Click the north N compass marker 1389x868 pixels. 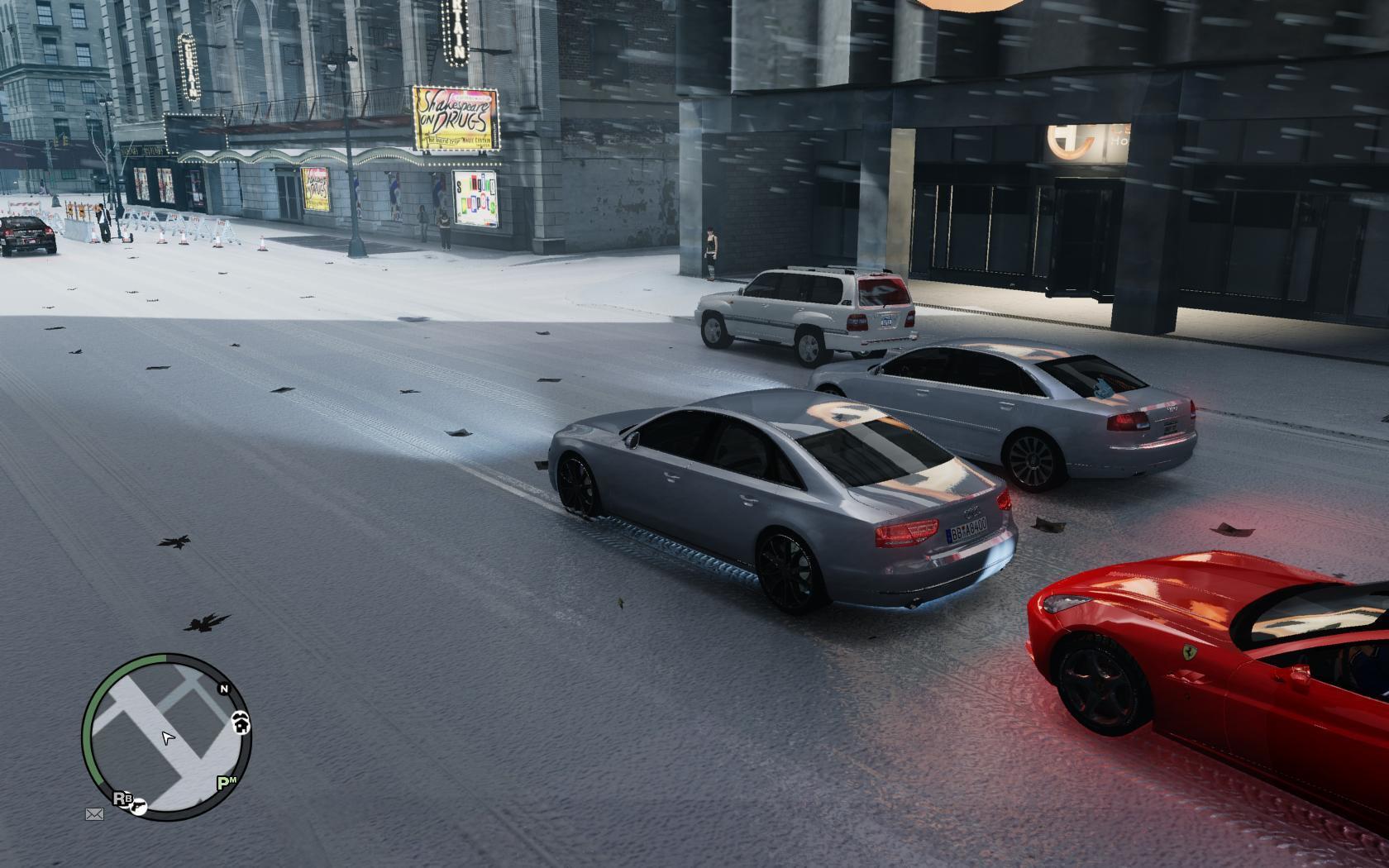223,689
